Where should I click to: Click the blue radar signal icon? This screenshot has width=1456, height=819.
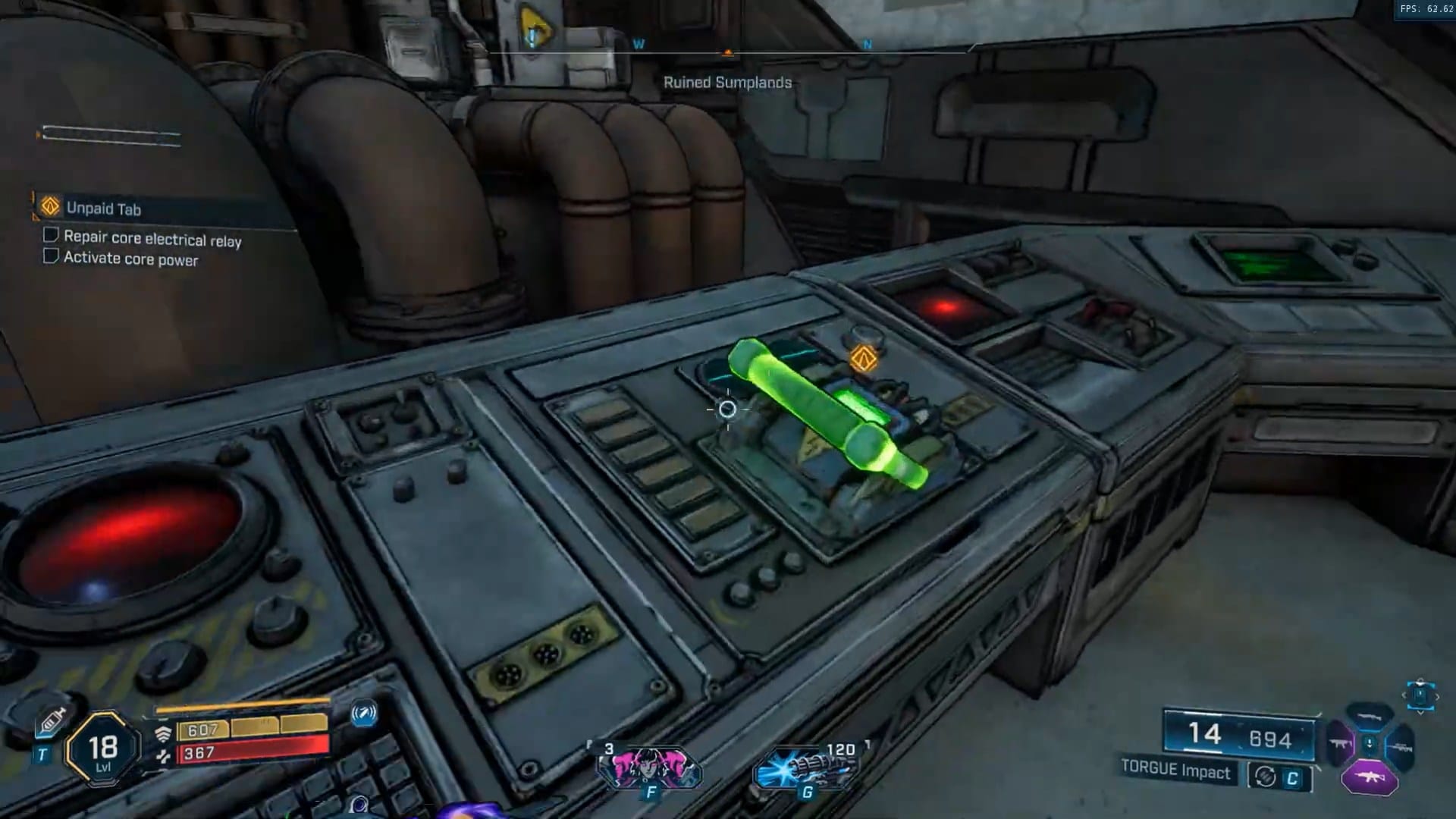coord(364,714)
